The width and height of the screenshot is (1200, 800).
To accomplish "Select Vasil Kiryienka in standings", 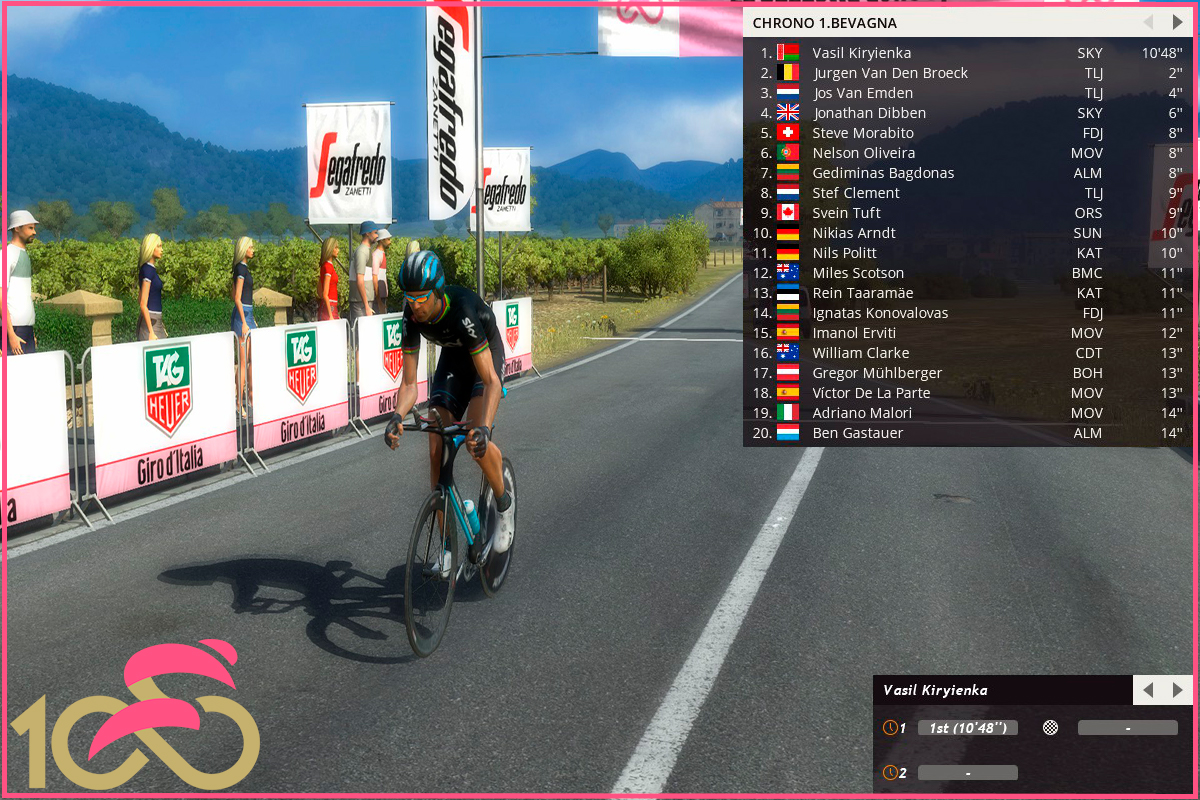I will point(861,53).
